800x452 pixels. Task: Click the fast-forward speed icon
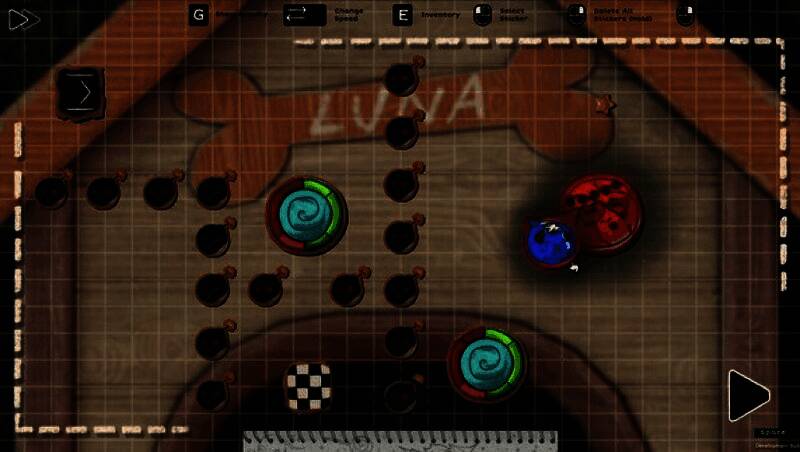pyautogui.click(x=24, y=19)
